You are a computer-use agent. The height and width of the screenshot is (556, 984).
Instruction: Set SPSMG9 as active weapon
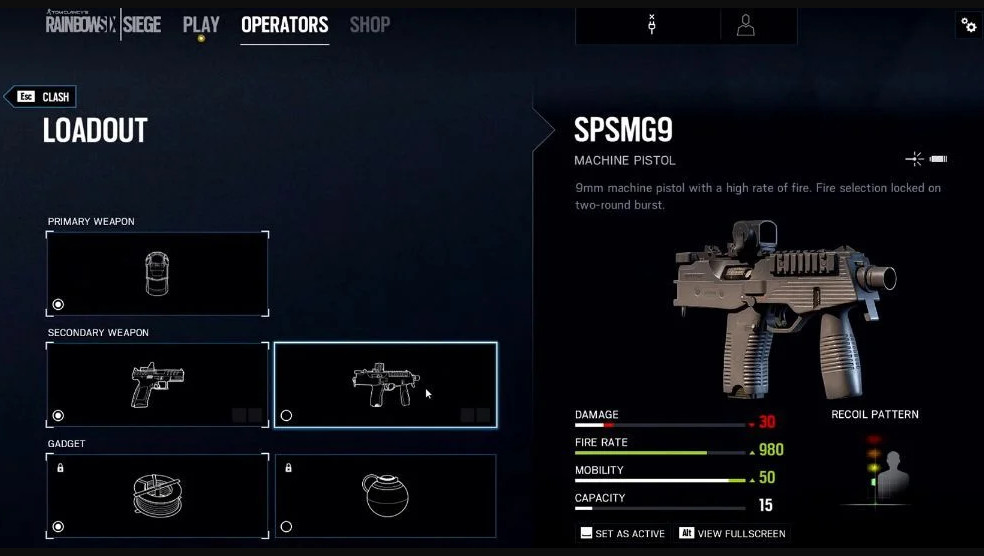(x=621, y=533)
